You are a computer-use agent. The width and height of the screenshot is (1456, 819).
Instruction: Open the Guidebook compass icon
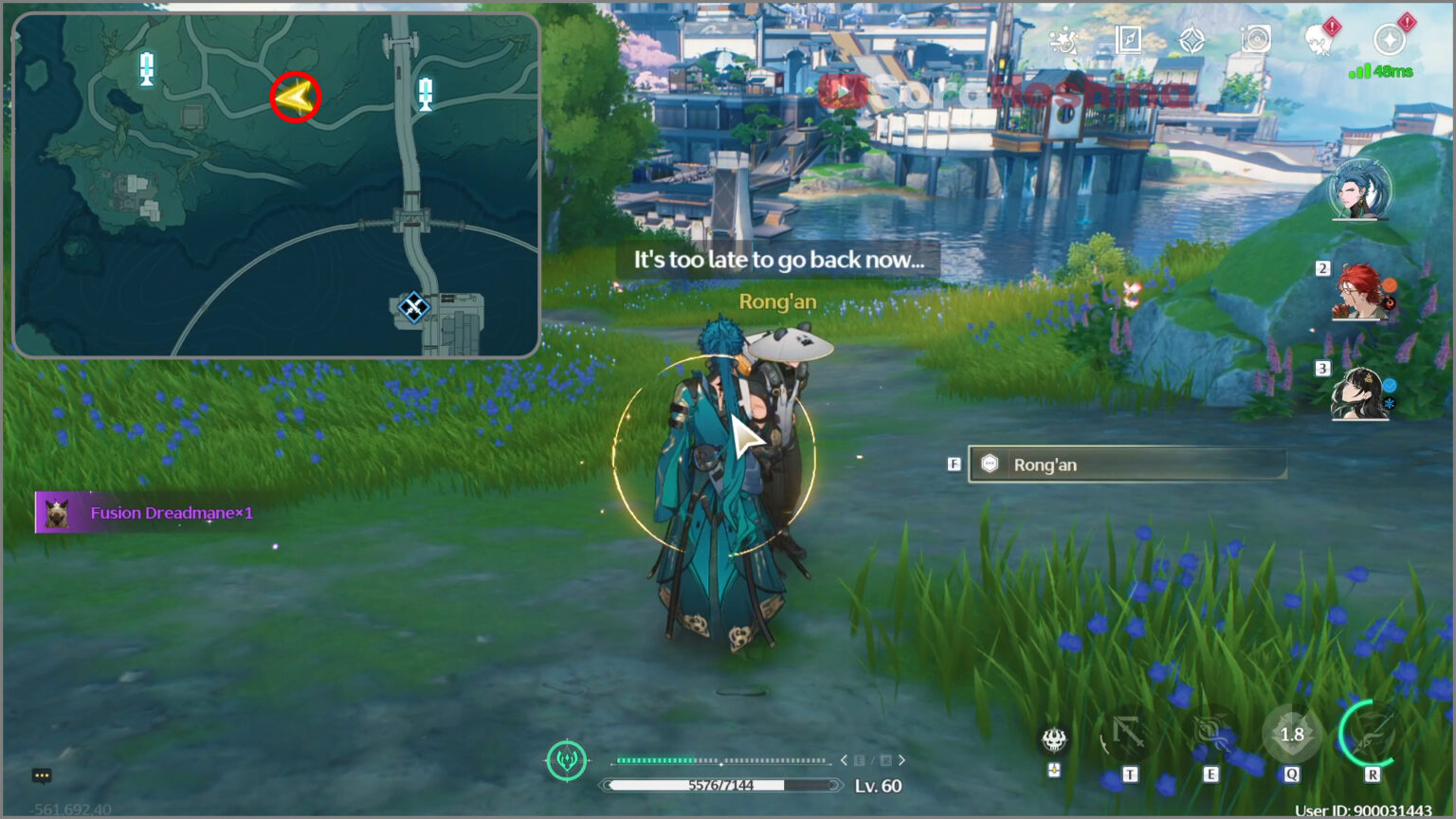coord(1128,38)
